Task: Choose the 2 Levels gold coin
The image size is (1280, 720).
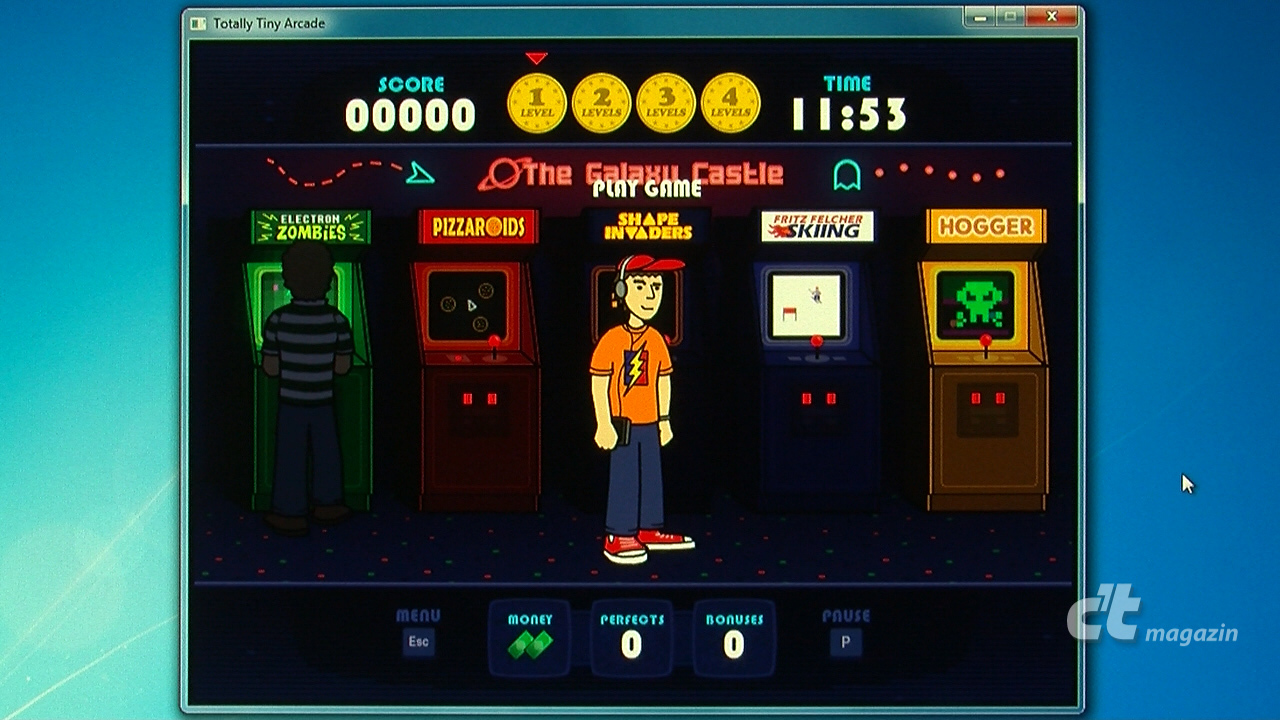Action: 601,104
